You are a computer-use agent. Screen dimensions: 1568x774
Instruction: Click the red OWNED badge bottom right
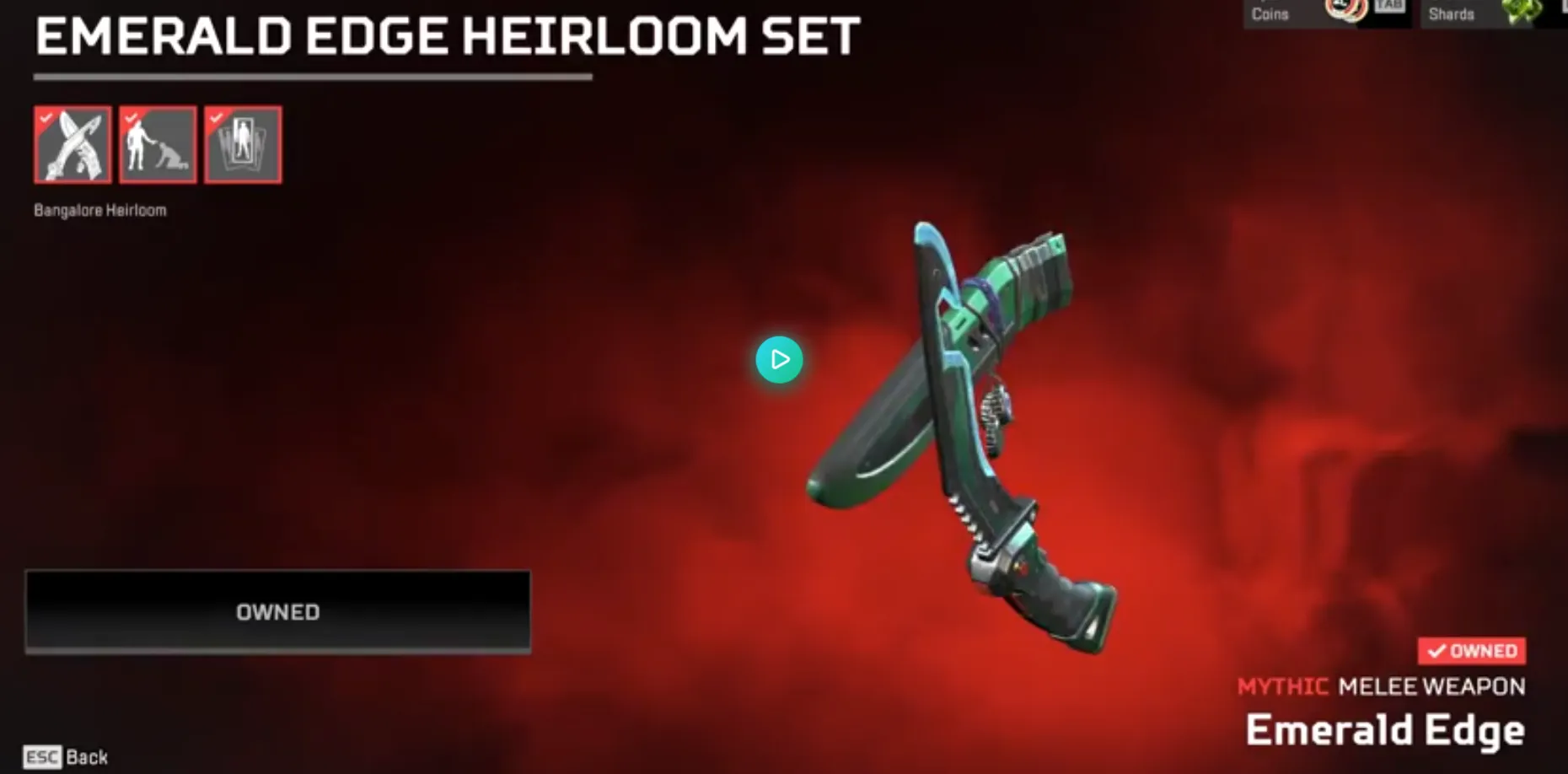click(1471, 650)
